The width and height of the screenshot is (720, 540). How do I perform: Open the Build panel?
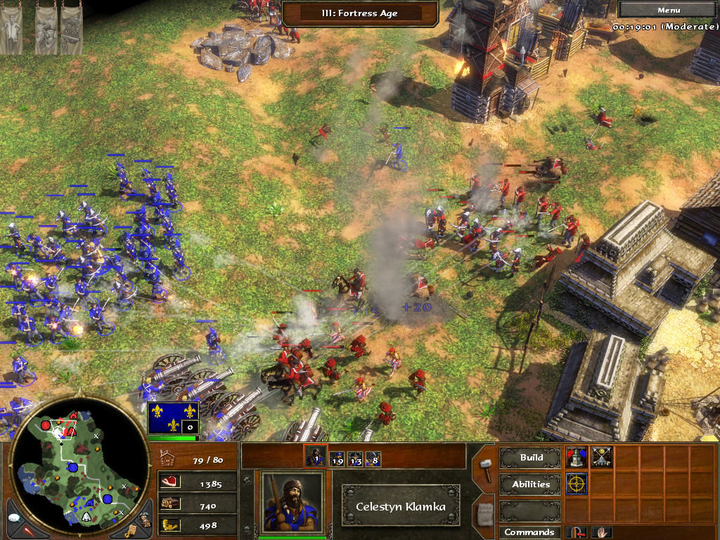pyautogui.click(x=531, y=458)
